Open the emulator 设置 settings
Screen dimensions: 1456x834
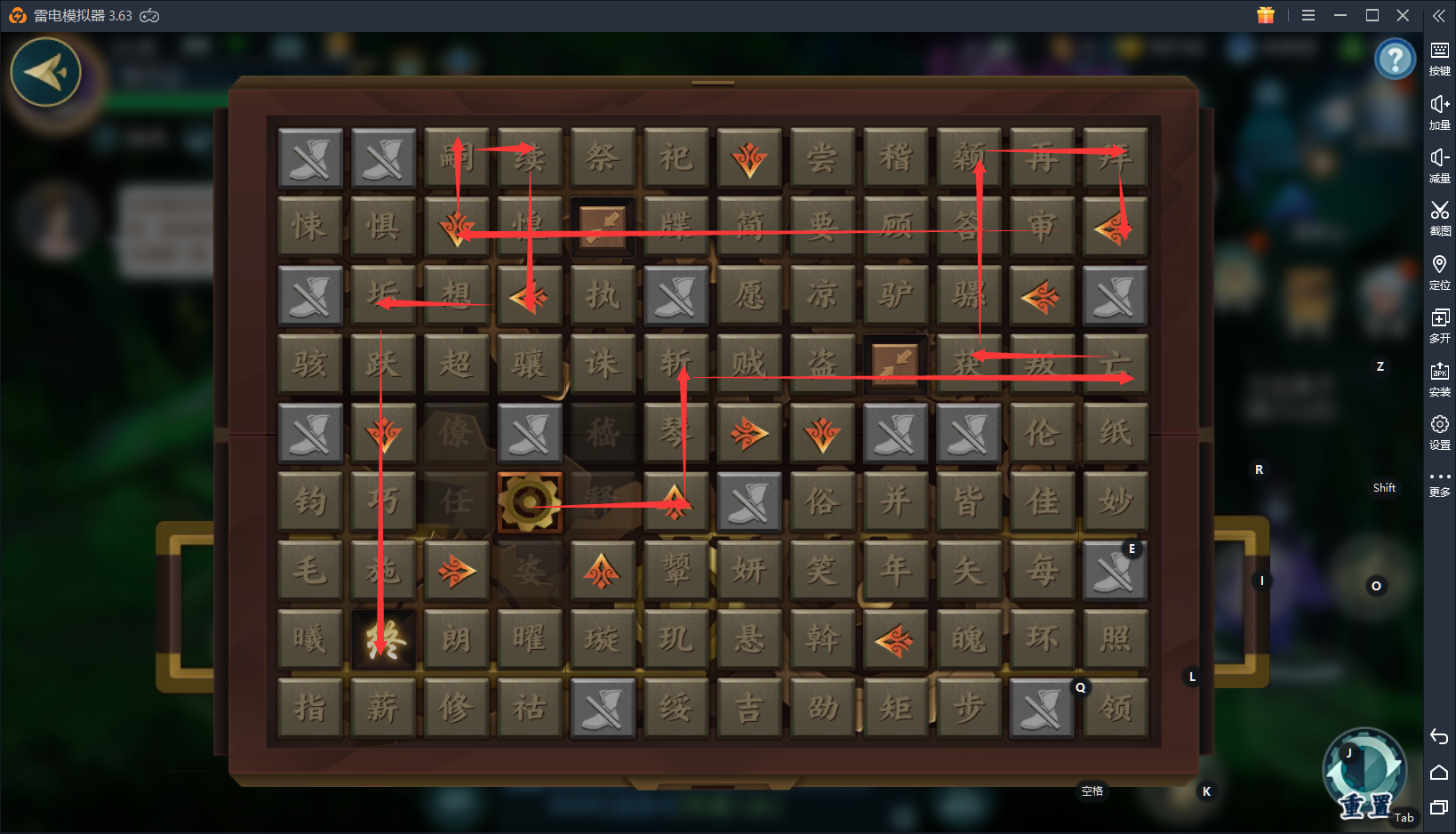pos(1439,431)
